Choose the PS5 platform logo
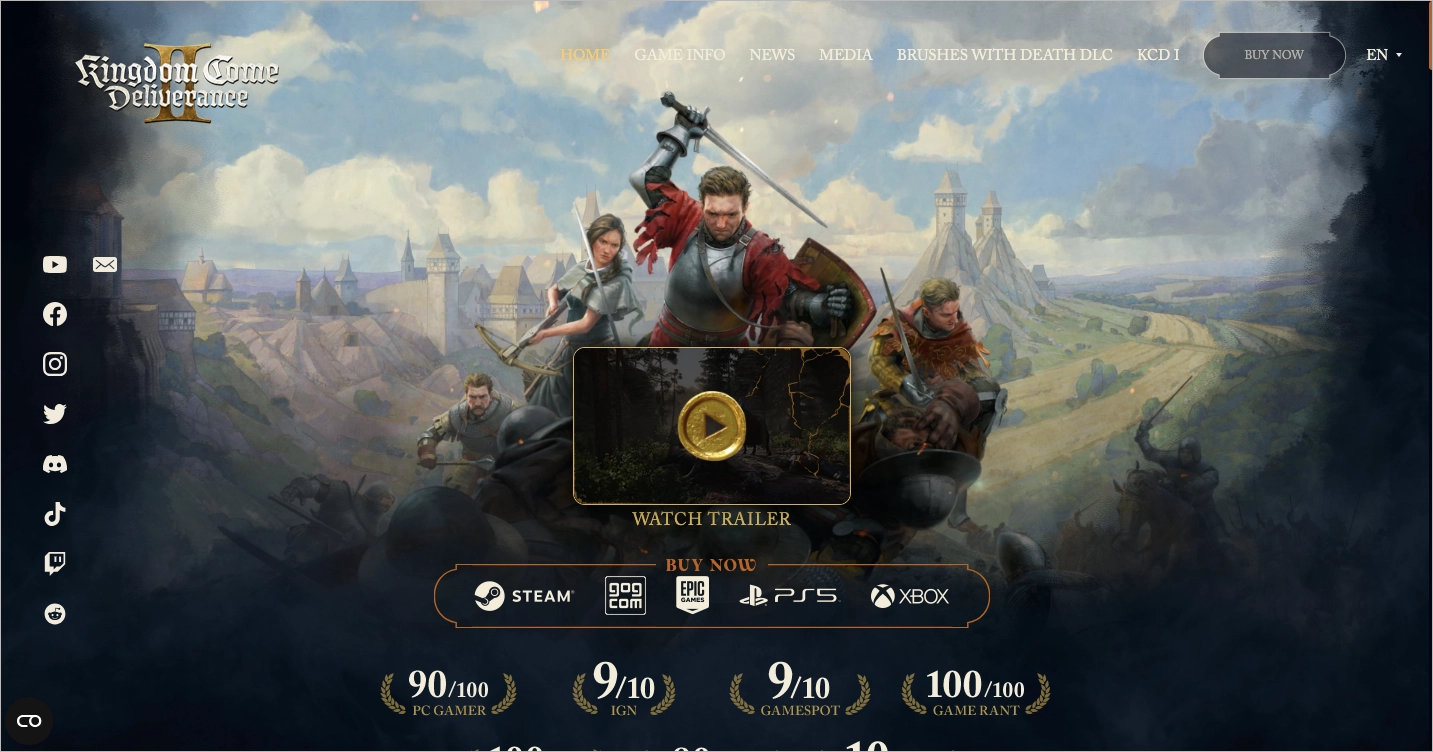The width and height of the screenshot is (1433, 752). (788, 595)
